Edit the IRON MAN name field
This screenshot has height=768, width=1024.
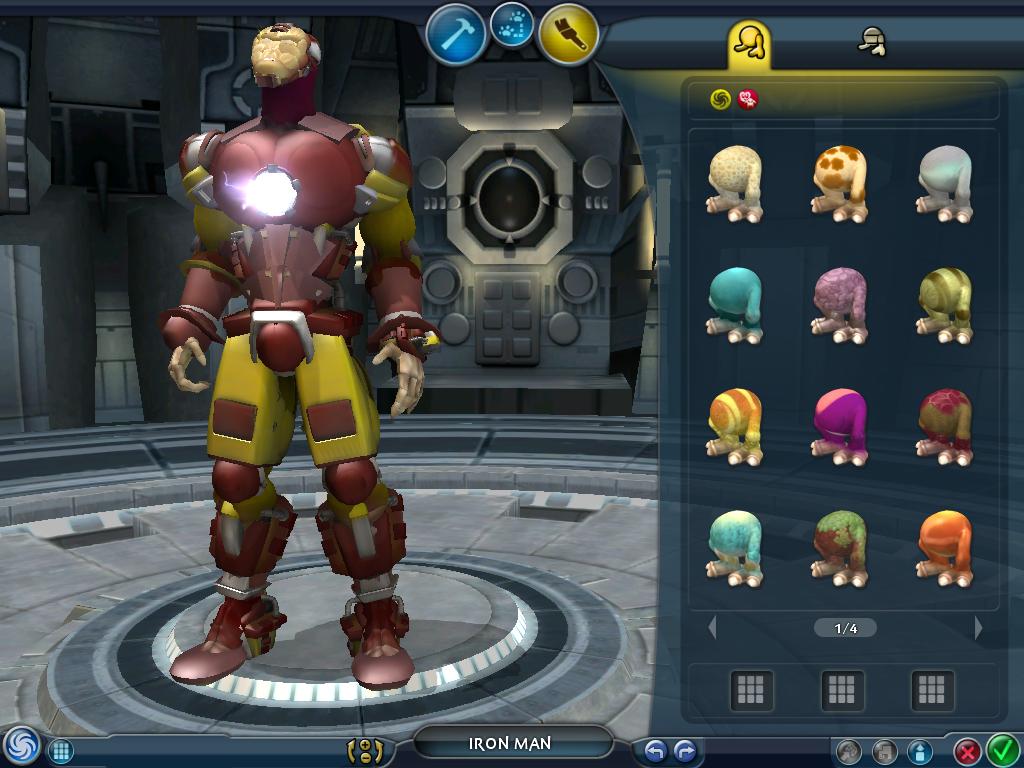[x=512, y=743]
